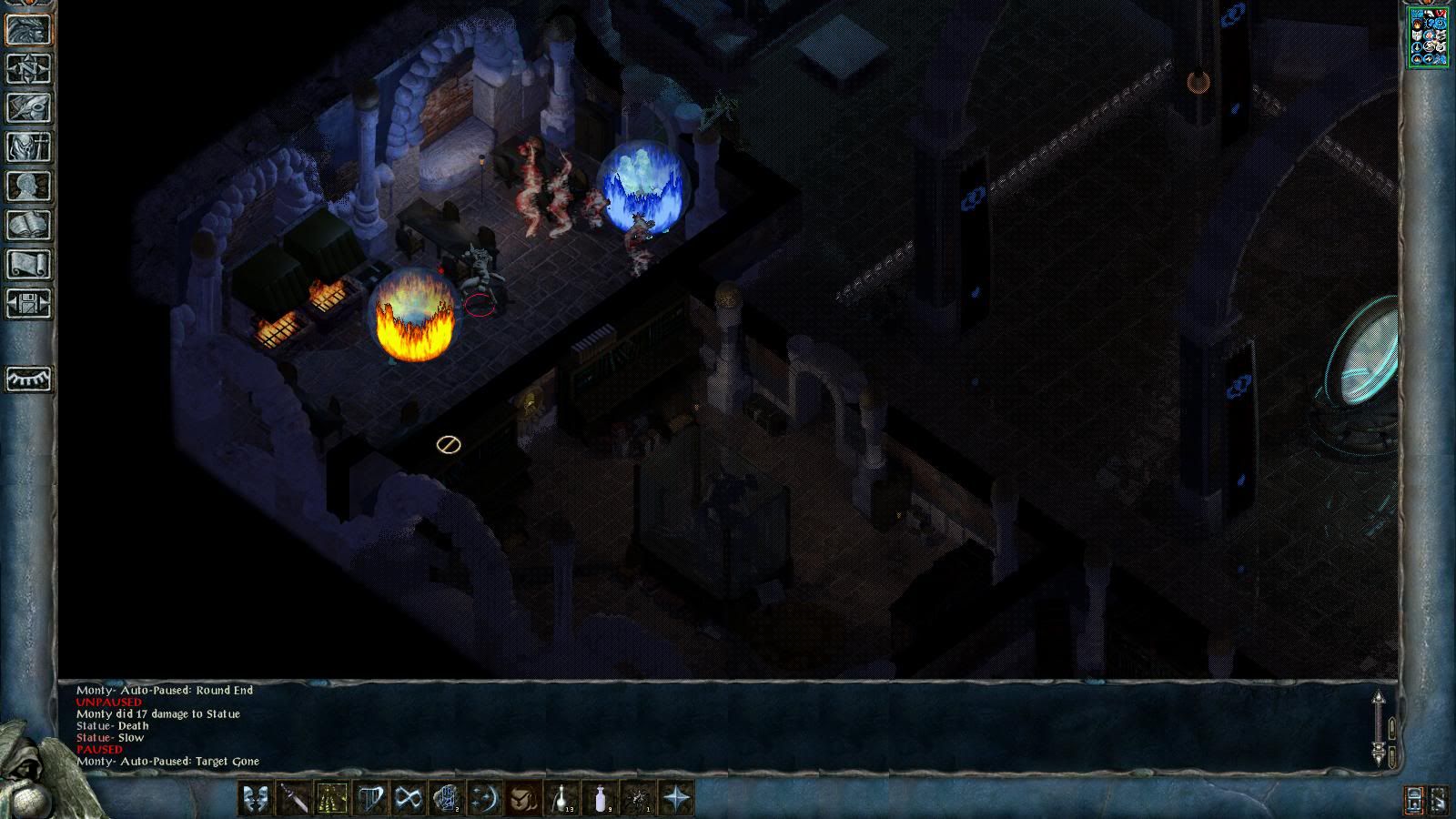Open the area map compass button
The height and width of the screenshot is (819, 1456).
[28, 68]
